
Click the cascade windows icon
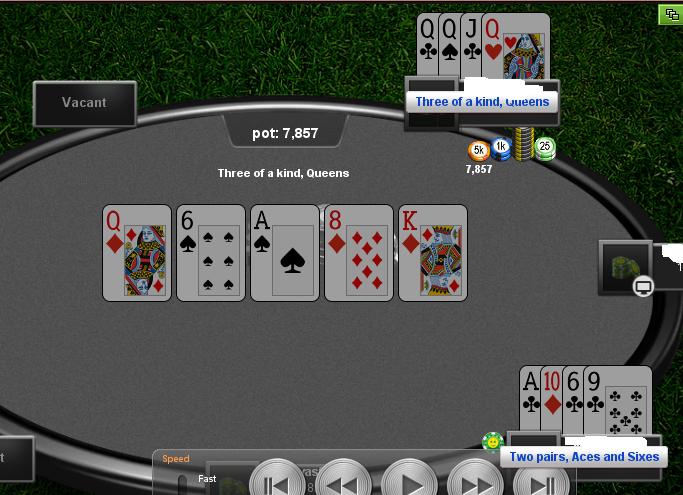pos(669,14)
